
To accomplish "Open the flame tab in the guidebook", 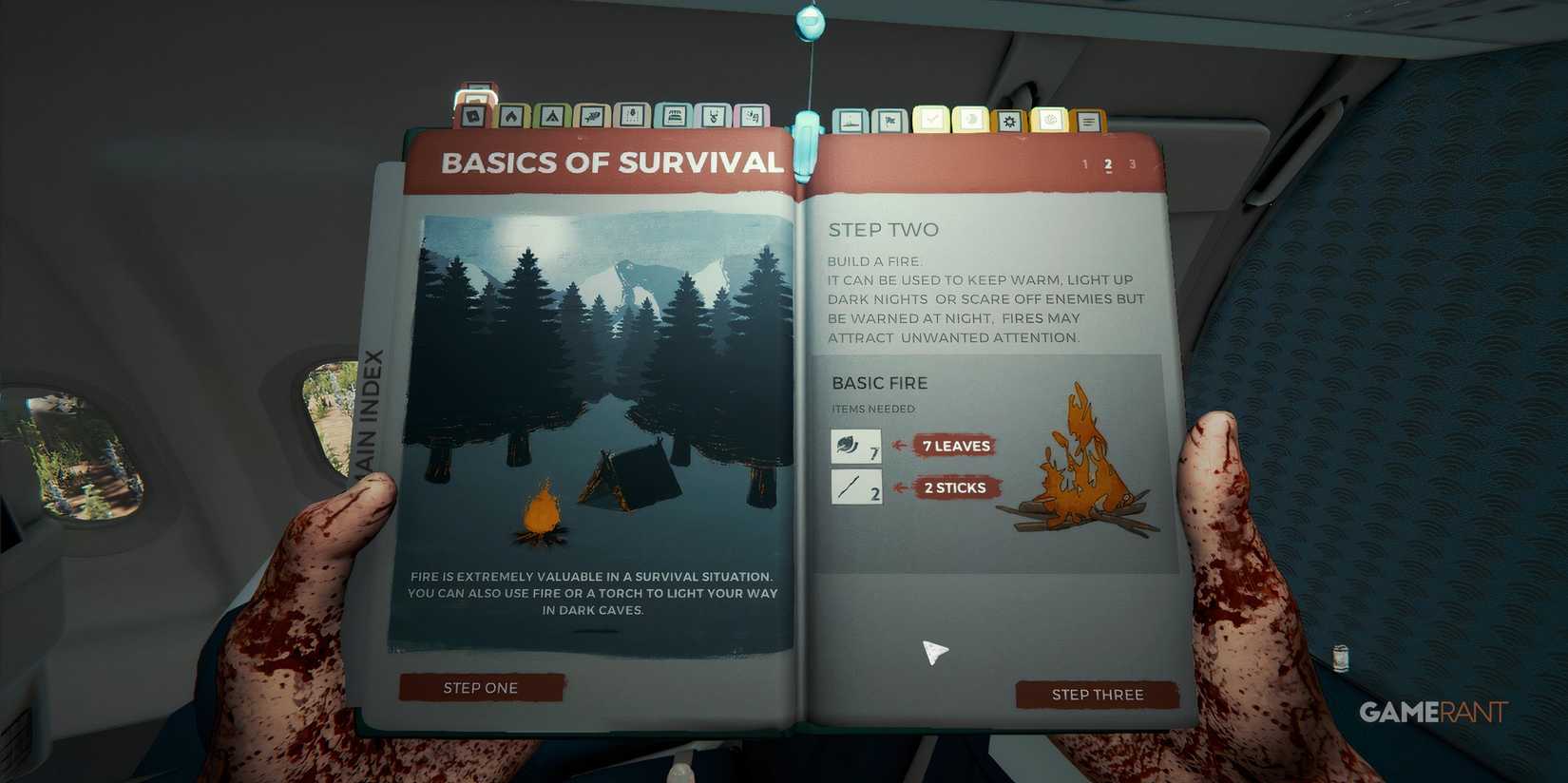I will point(512,117).
